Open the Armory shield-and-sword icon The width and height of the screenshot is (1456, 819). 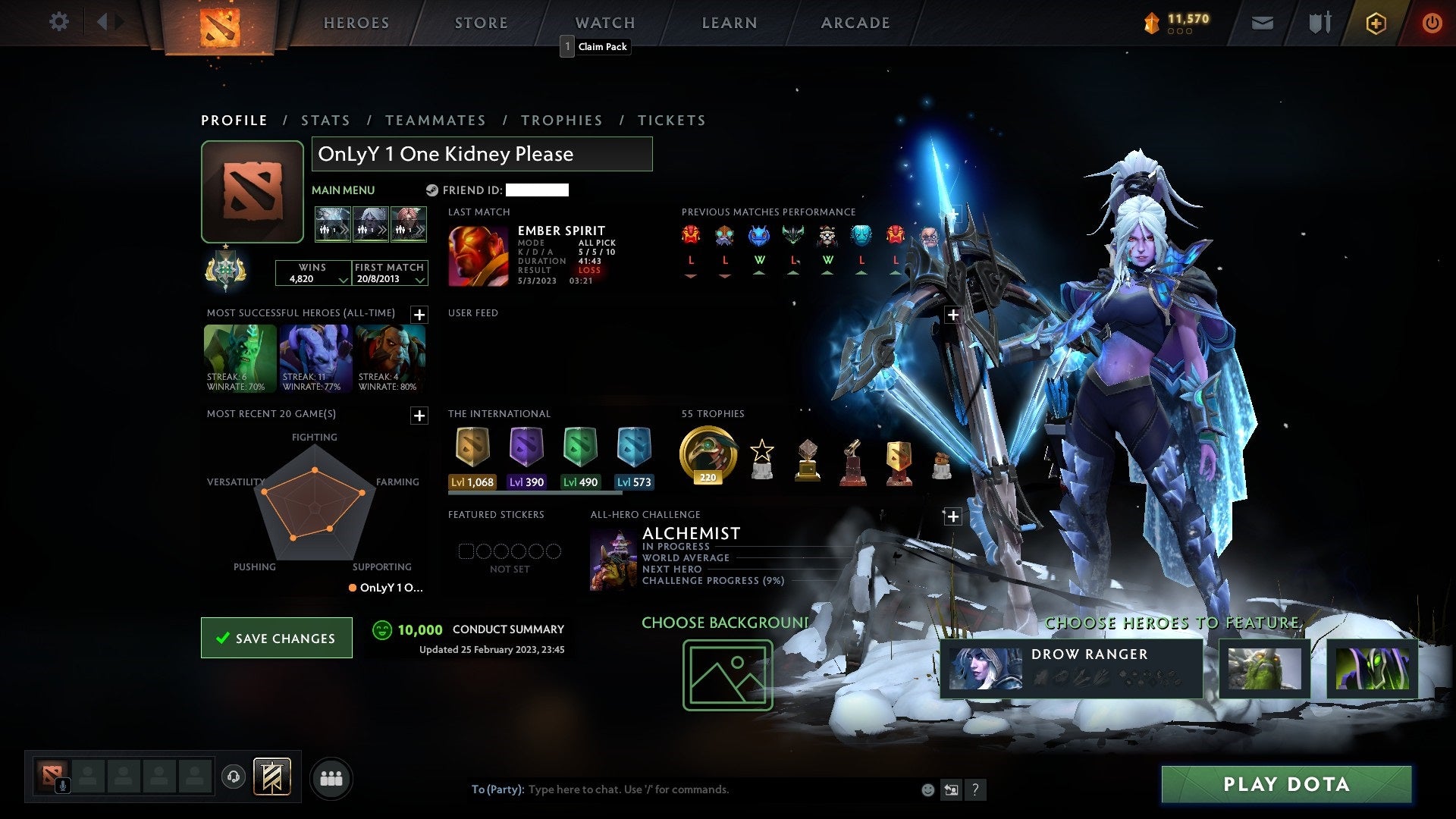tap(1319, 23)
